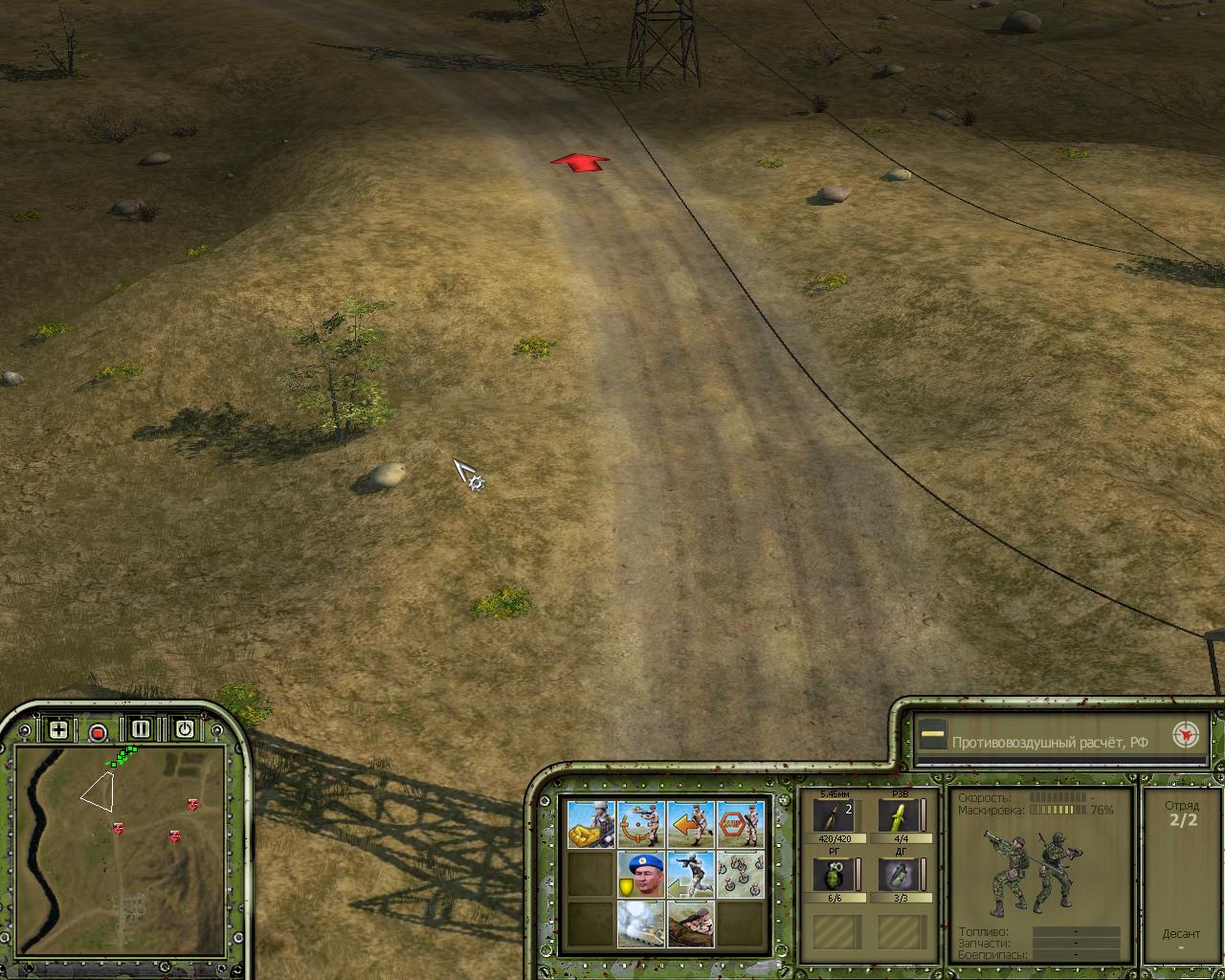
Task: Select the РЗВ missile weapon slot
Action: pyautogui.click(x=899, y=816)
